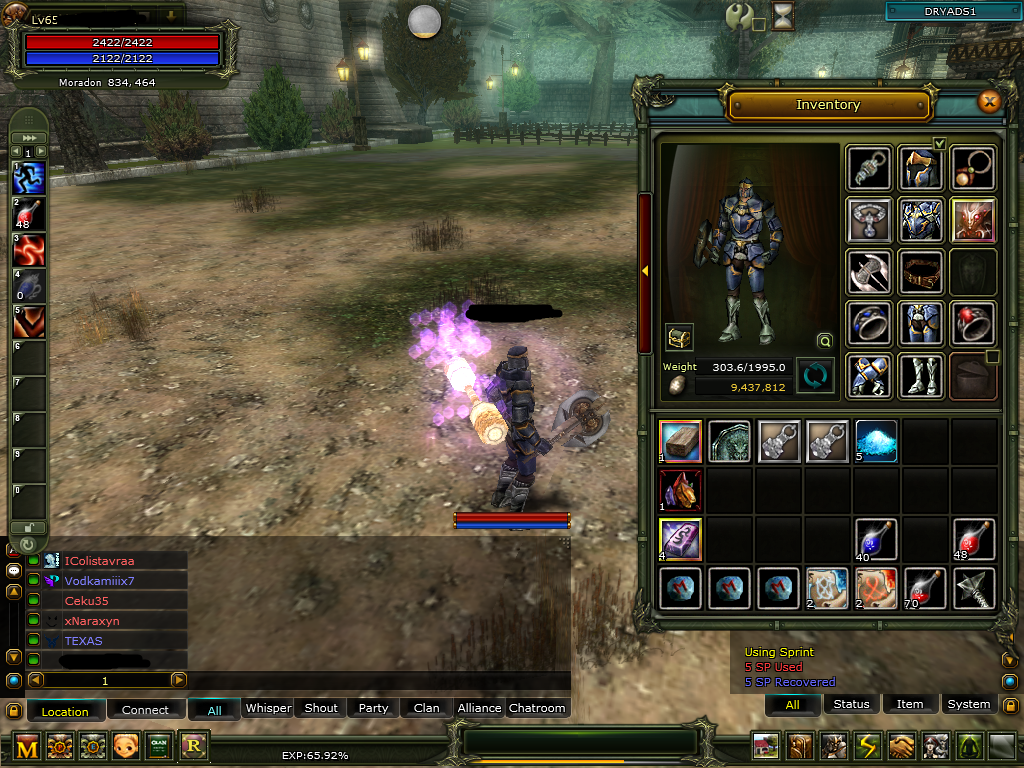
Task: Click the gold M menu button
Action: pyautogui.click(x=27, y=746)
